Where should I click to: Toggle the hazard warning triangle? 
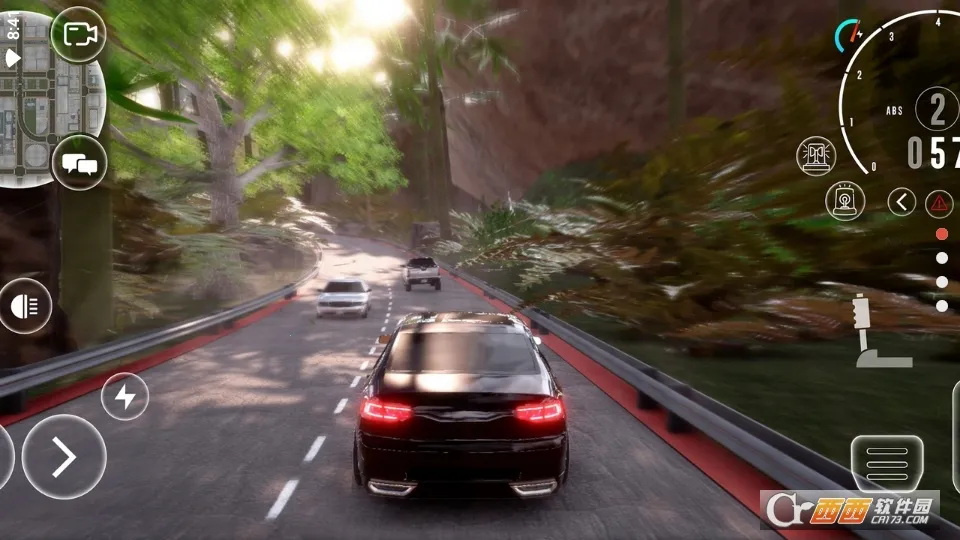[939, 203]
